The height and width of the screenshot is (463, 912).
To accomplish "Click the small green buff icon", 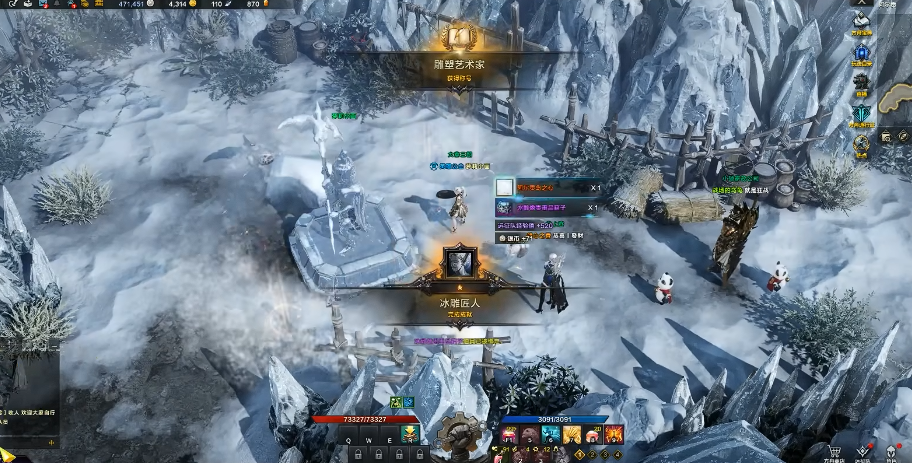I will (x=396, y=402).
